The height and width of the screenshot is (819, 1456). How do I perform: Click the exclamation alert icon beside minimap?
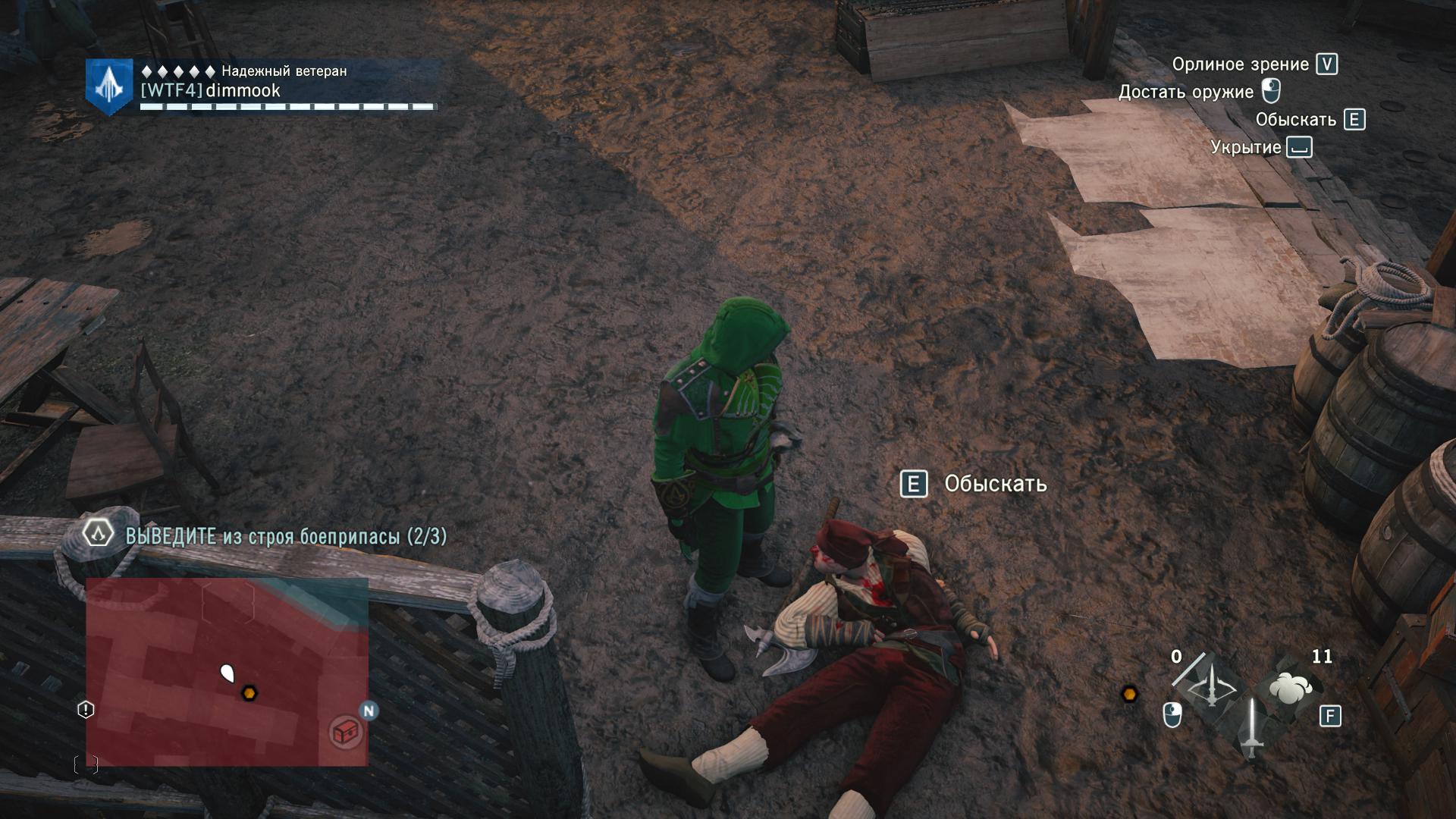pos(86,710)
